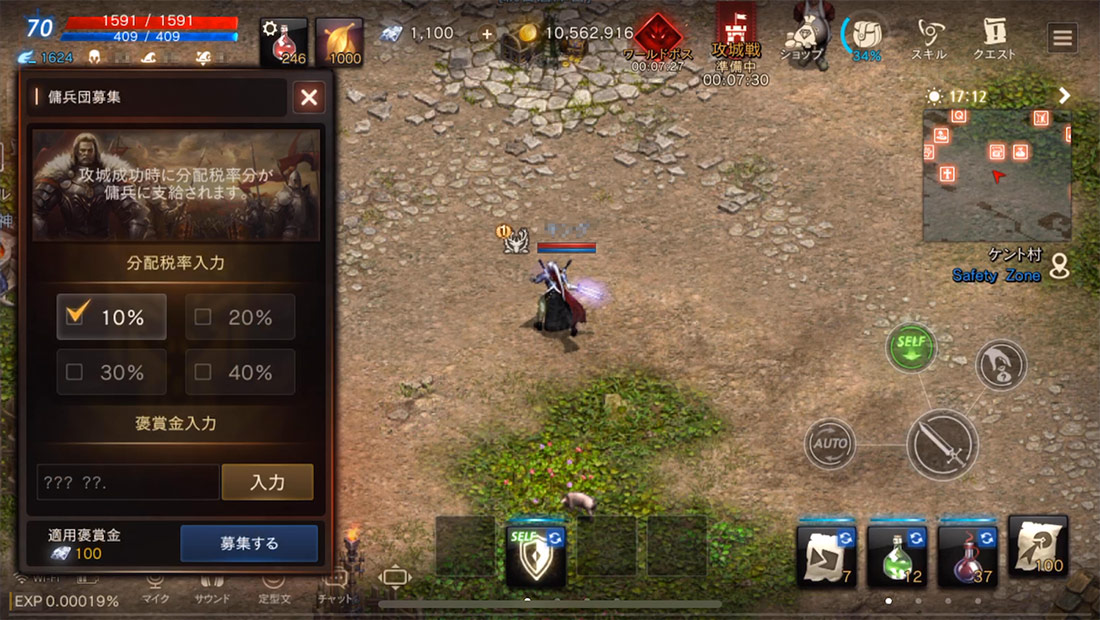The width and height of the screenshot is (1100, 620).
Task: Tick the 40% tax rate option
Action: [203, 372]
